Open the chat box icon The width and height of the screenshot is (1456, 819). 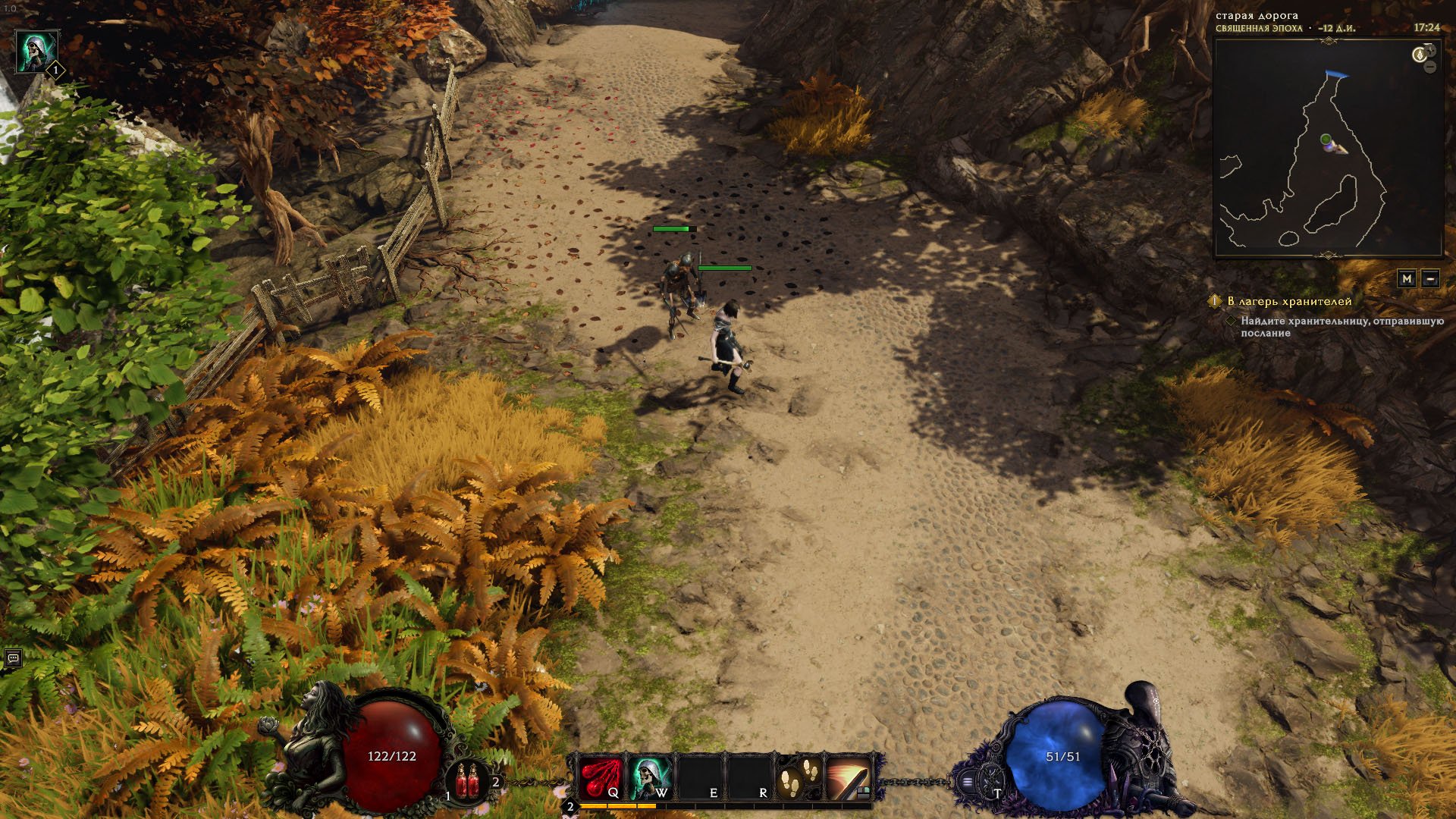pos(13,658)
